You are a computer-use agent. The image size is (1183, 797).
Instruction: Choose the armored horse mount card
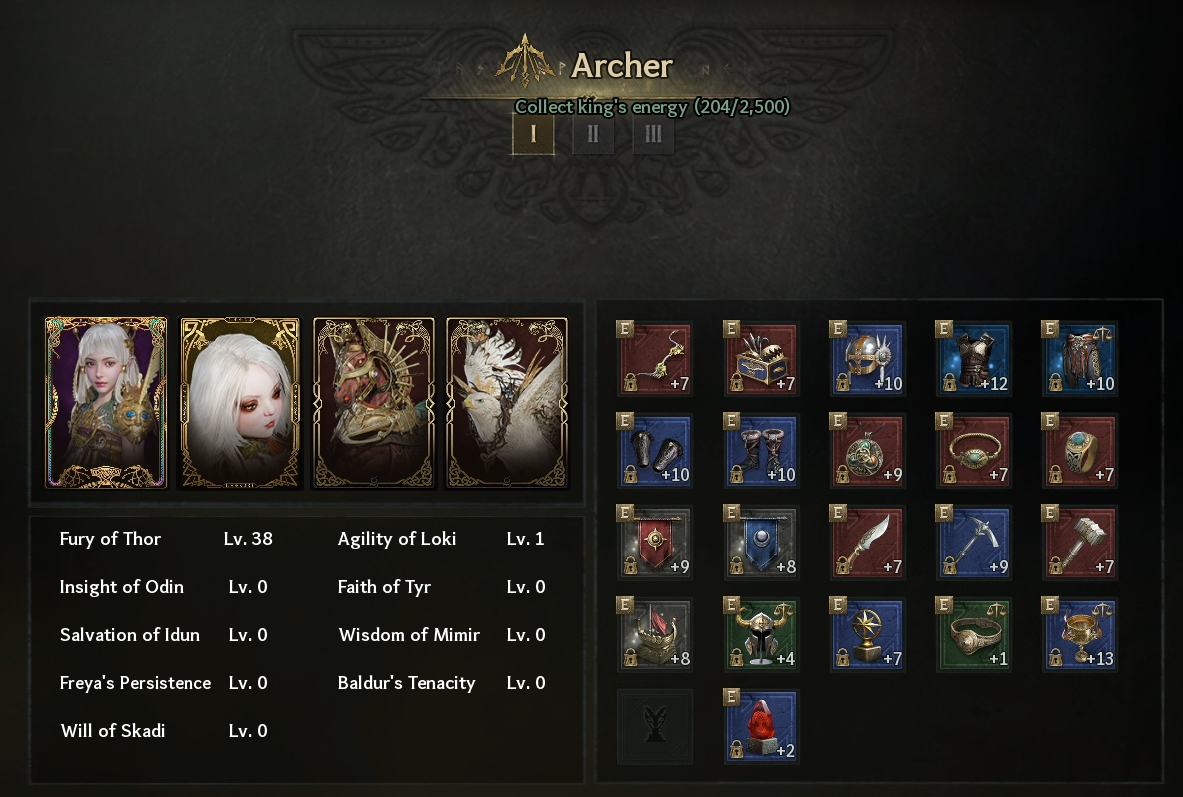[374, 402]
